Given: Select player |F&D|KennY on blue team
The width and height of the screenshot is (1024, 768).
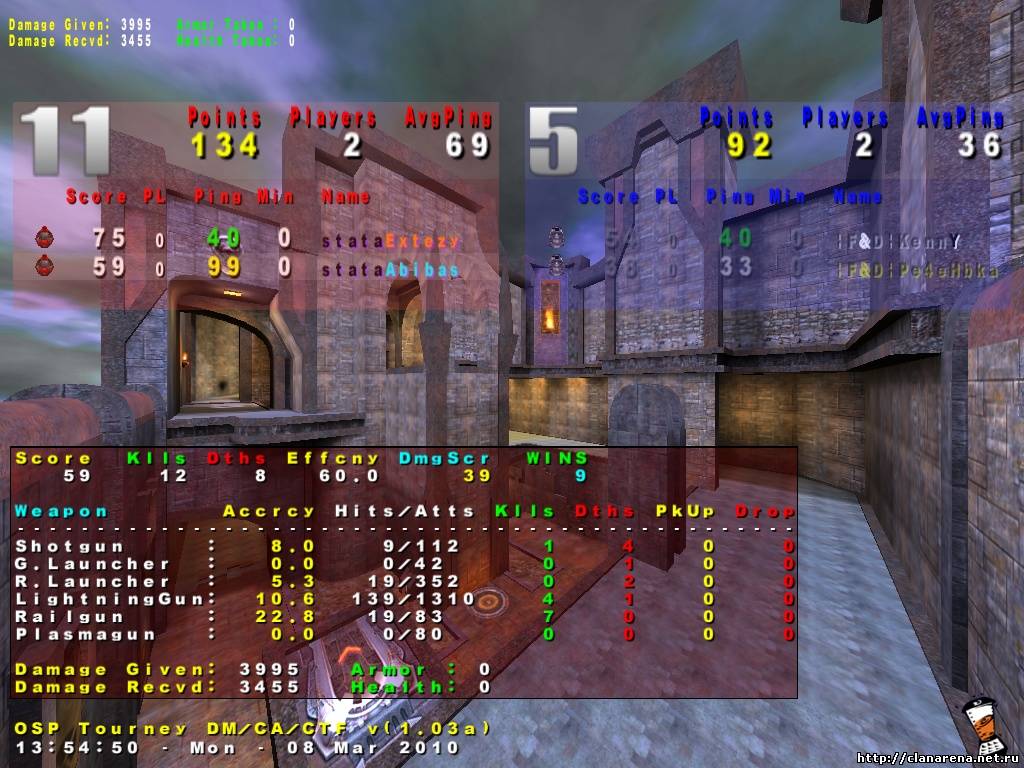Looking at the screenshot, I should pyautogui.click(x=899, y=241).
